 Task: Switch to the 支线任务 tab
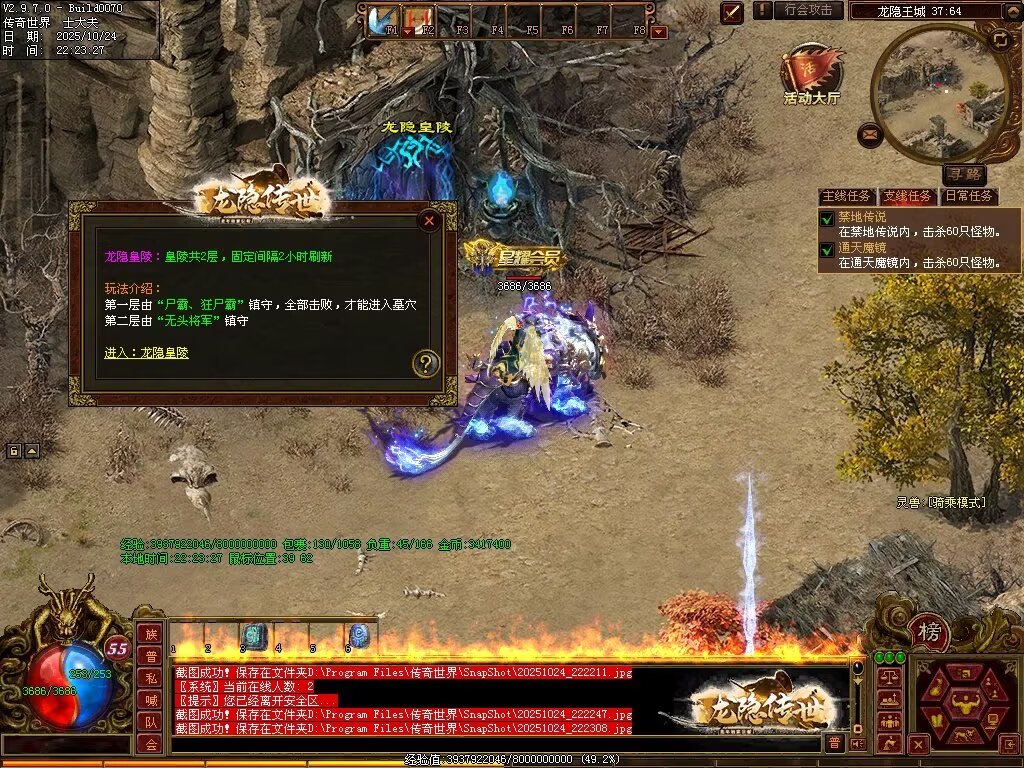tap(907, 196)
